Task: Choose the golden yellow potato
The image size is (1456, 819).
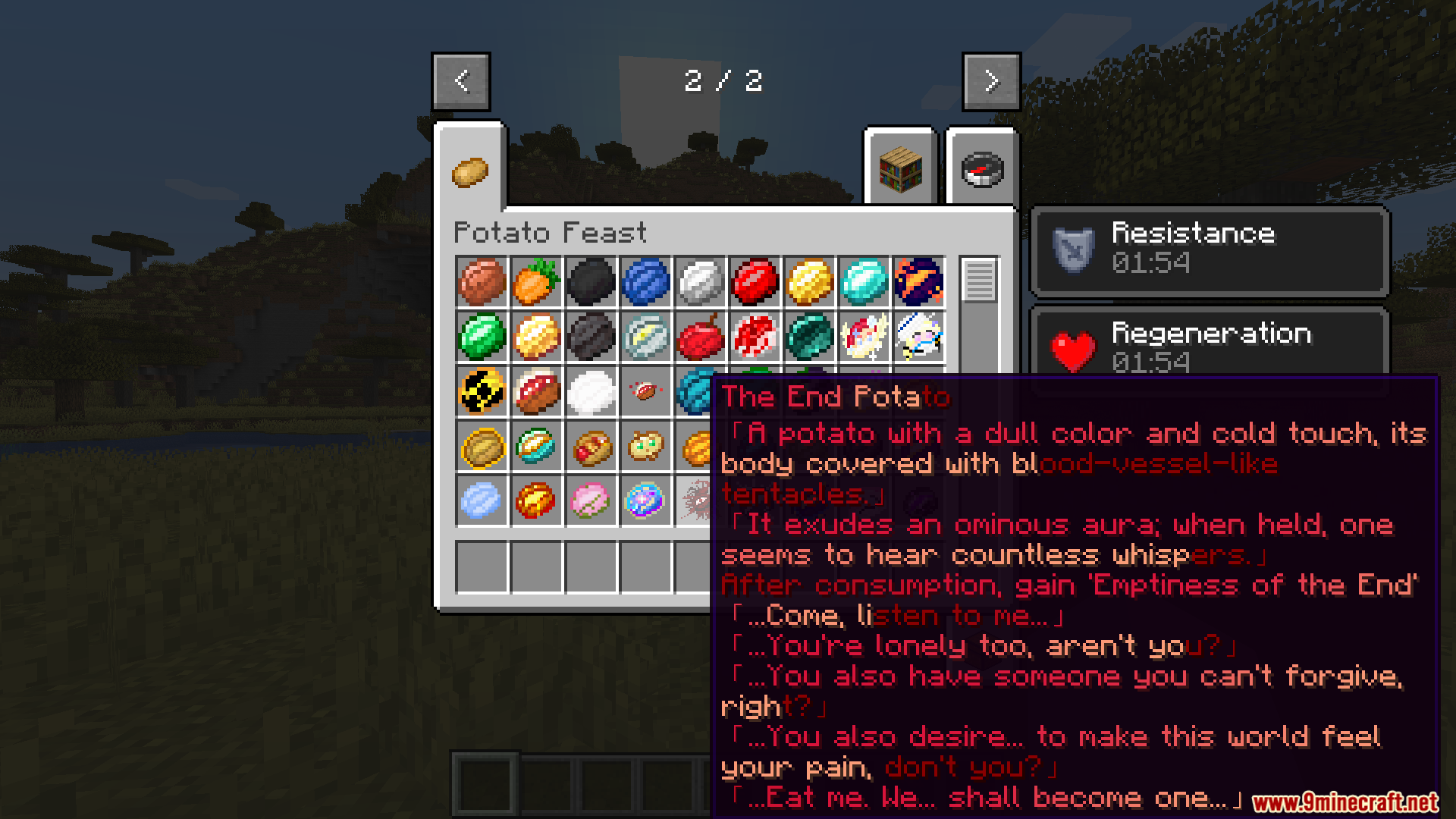Action: (809, 281)
